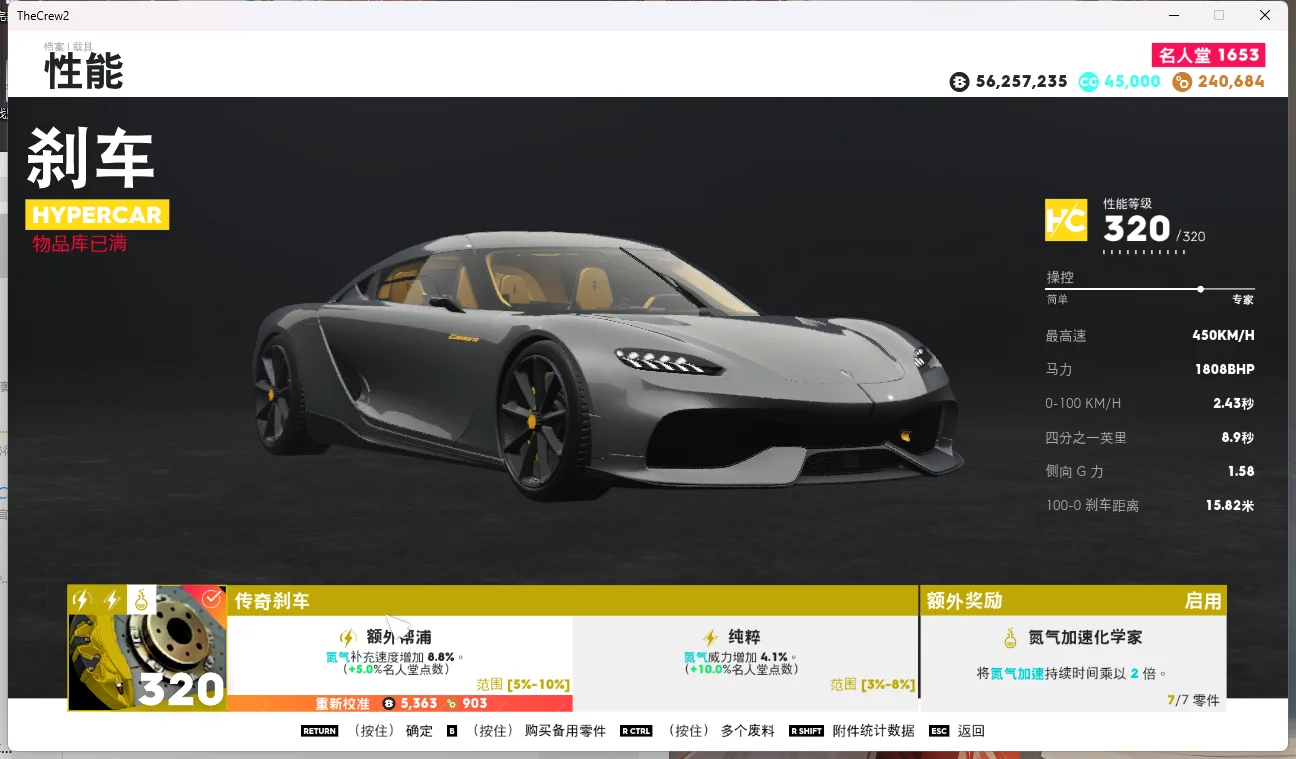Adjust the 操控 handling slider toward 专家

pyautogui.click(x=1199, y=289)
